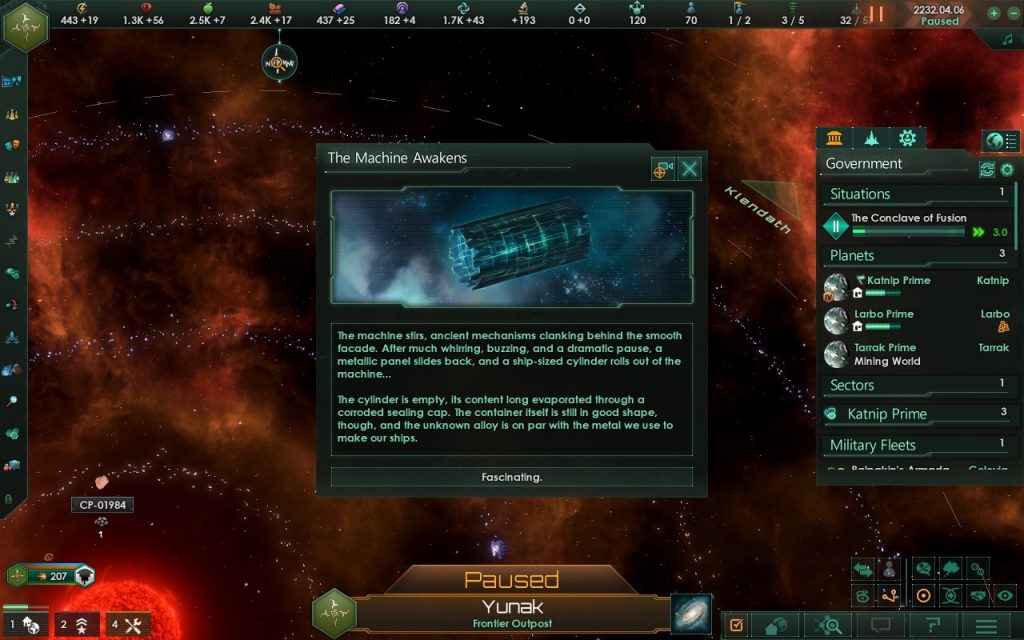Increase game speed with the plus button

(x=993, y=13)
